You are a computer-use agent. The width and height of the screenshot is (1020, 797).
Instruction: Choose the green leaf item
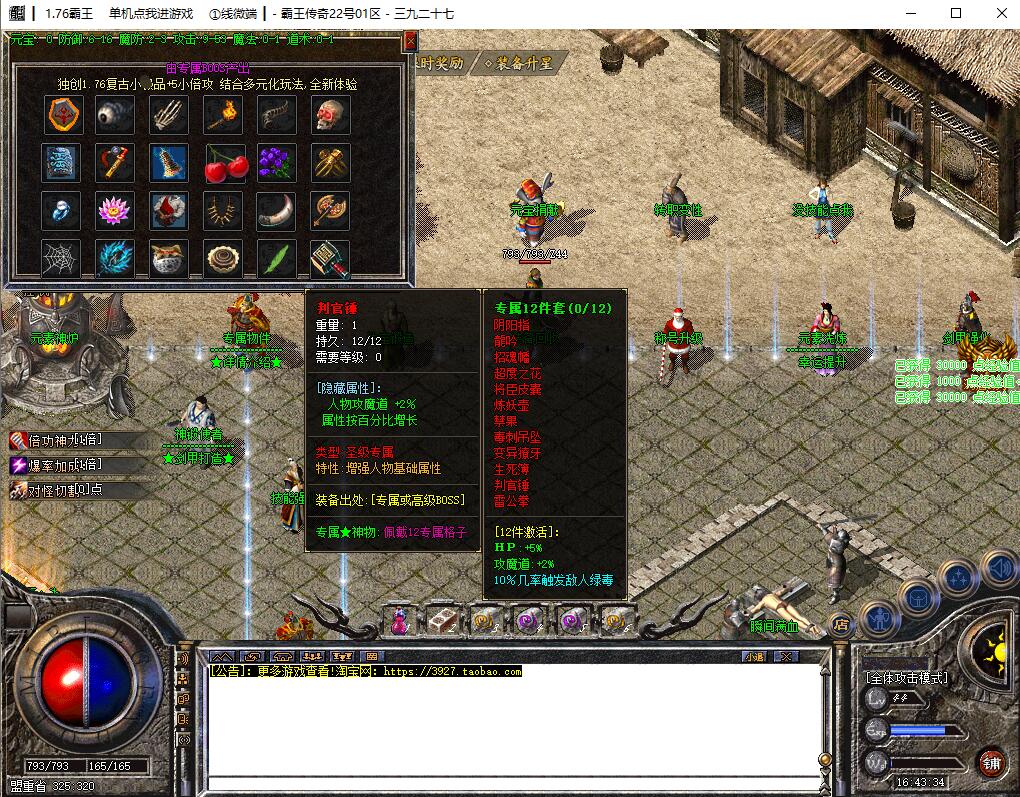(277, 259)
